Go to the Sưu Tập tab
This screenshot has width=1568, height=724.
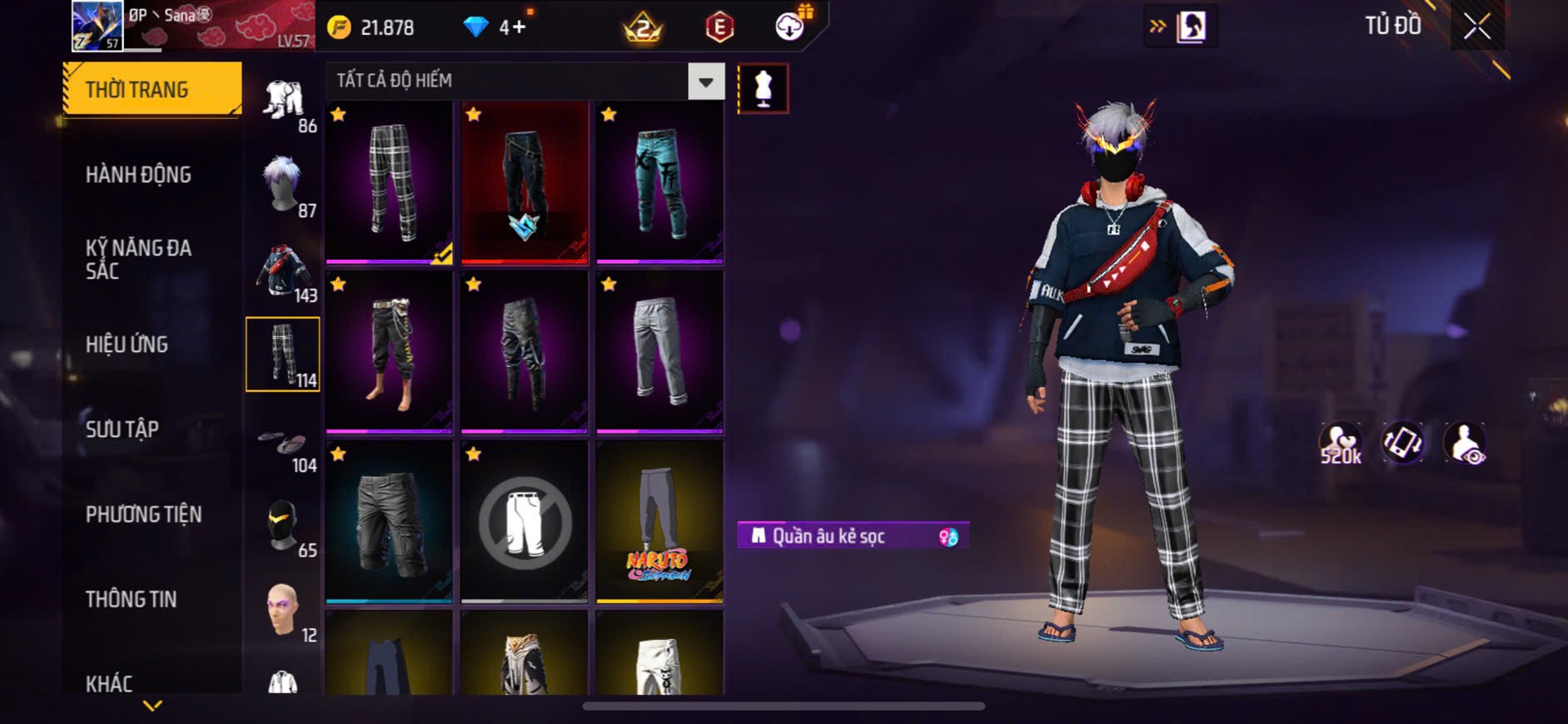point(122,429)
